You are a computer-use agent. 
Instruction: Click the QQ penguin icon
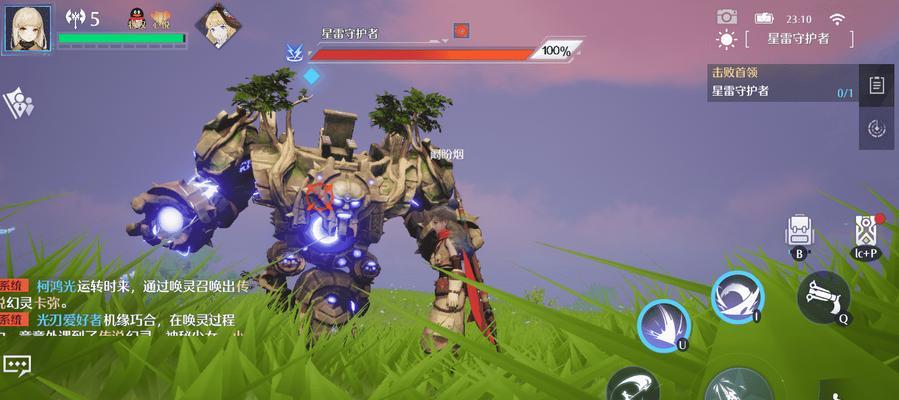point(136,18)
